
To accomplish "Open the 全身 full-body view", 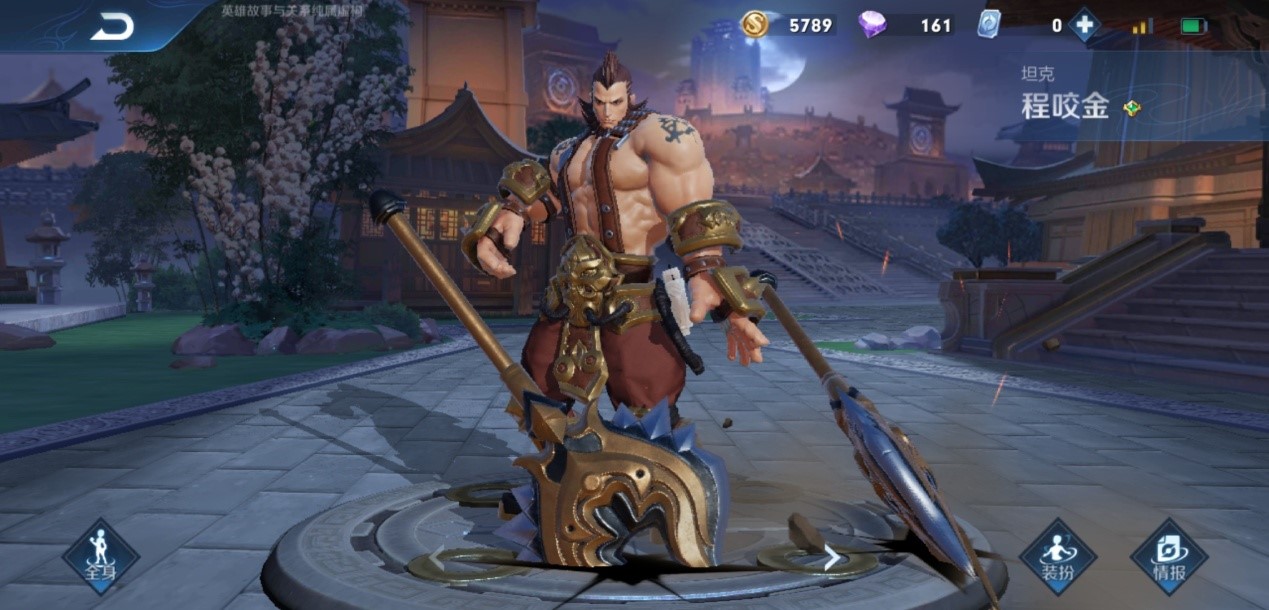I will [100, 556].
